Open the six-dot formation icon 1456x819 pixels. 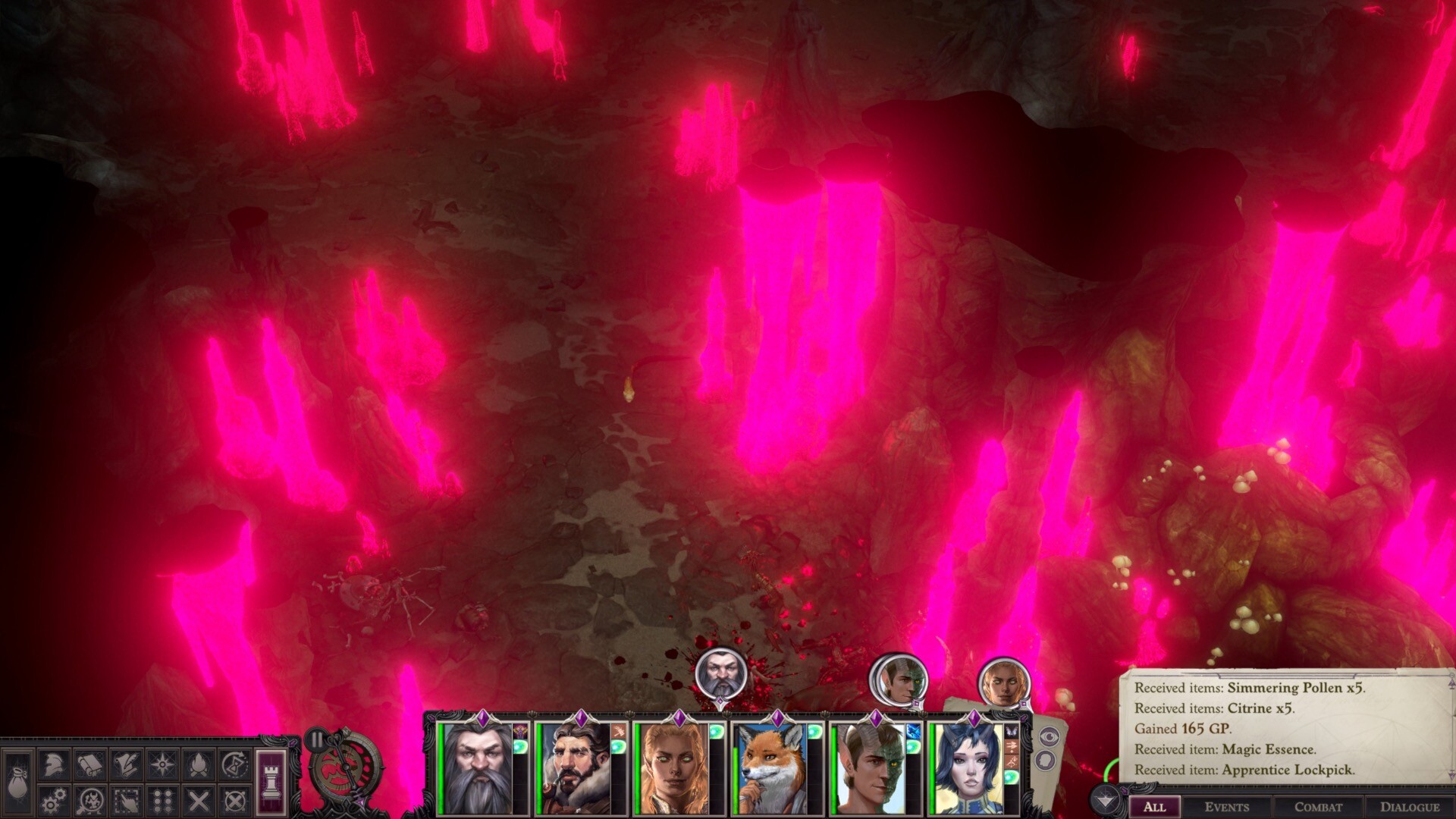point(162,801)
